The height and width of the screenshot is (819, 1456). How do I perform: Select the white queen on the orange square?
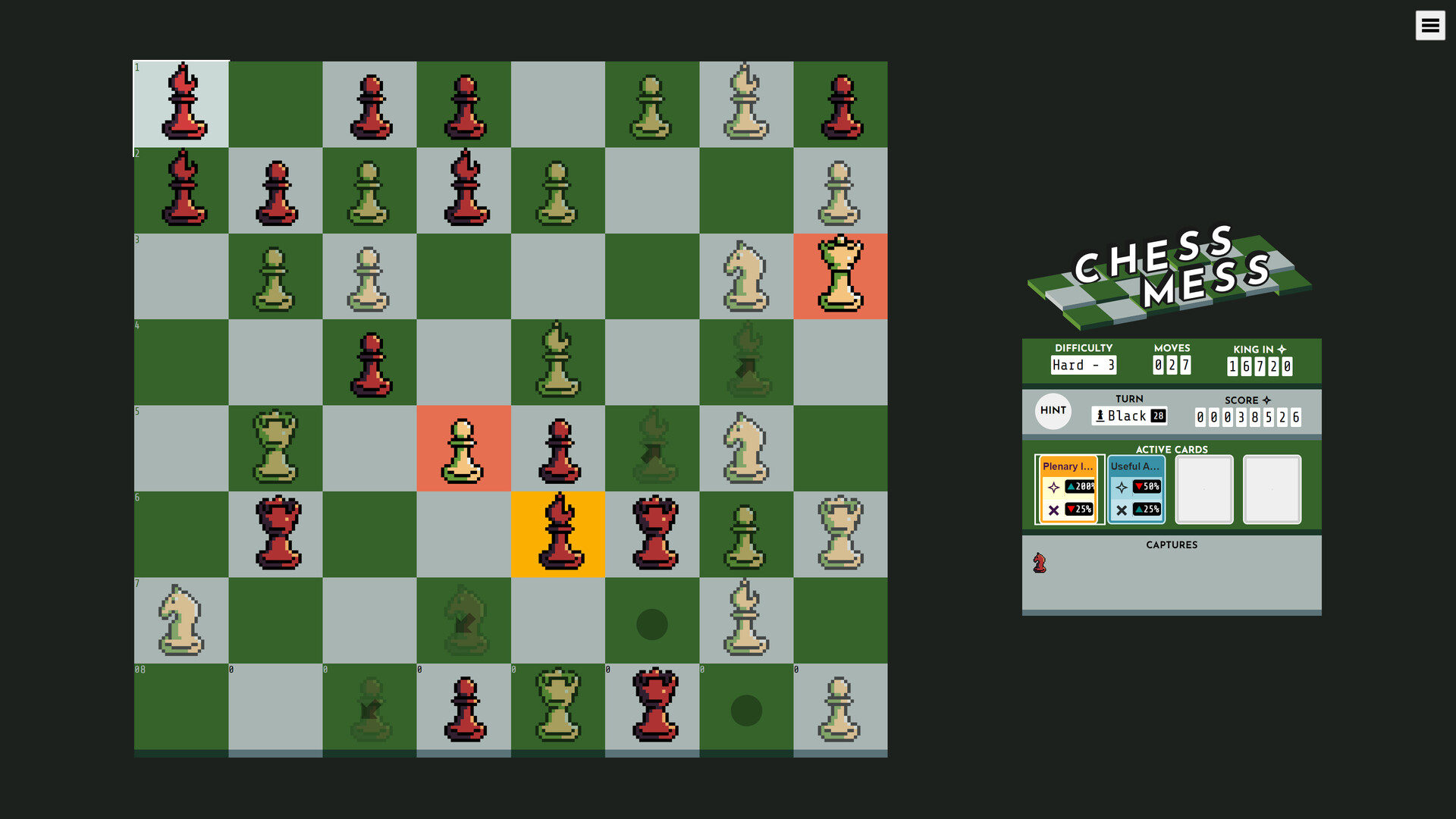tap(840, 276)
